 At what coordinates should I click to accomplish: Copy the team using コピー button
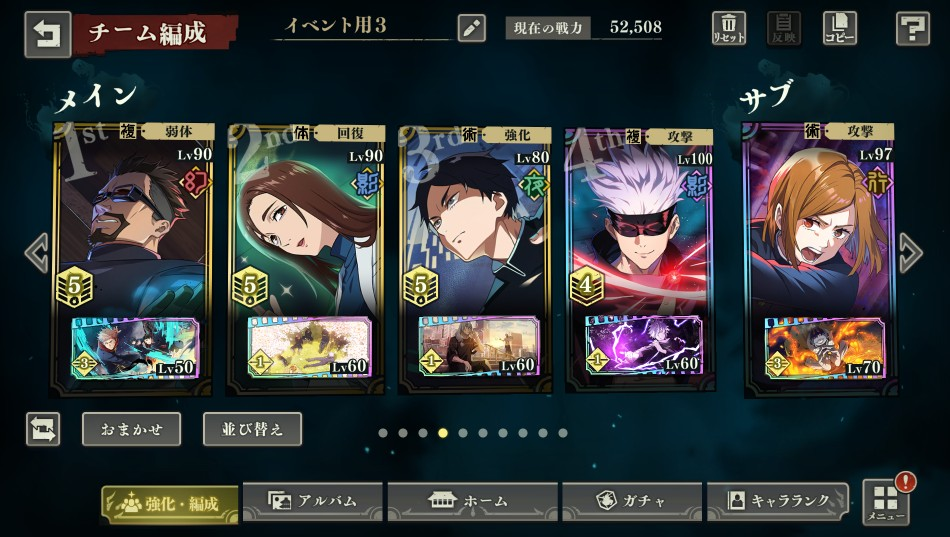[x=839, y=27]
